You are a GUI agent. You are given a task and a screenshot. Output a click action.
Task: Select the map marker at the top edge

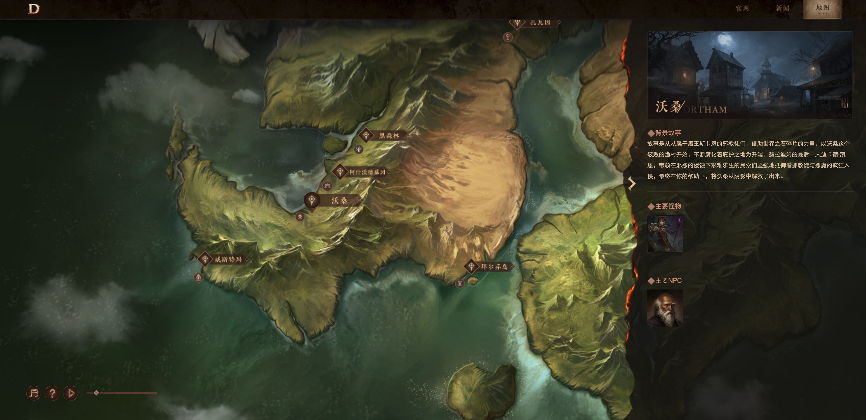pyautogui.click(x=517, y=21)
